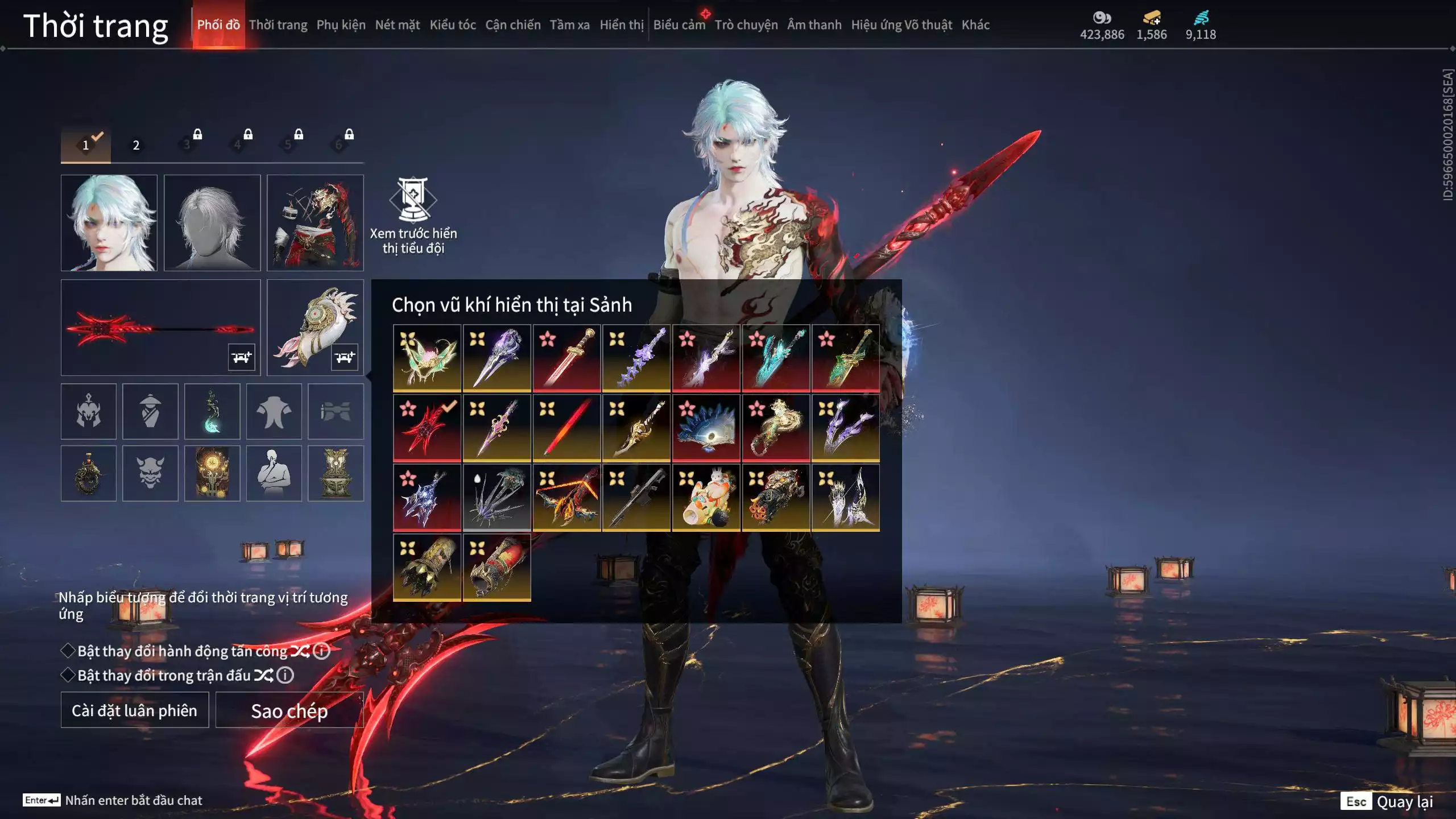Open the Khác tab

(975, 25)
